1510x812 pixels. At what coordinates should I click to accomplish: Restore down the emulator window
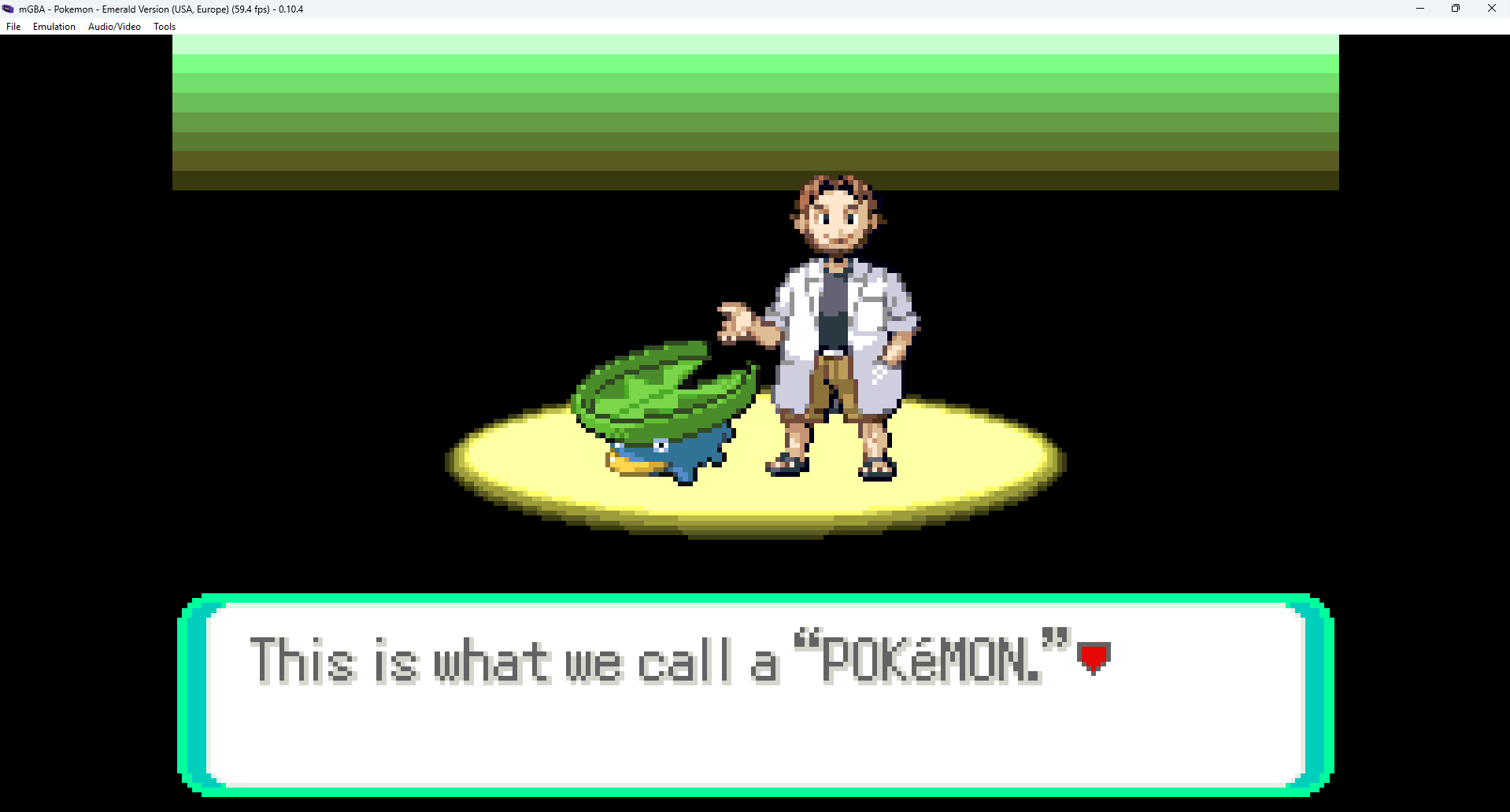[1455, 9]
